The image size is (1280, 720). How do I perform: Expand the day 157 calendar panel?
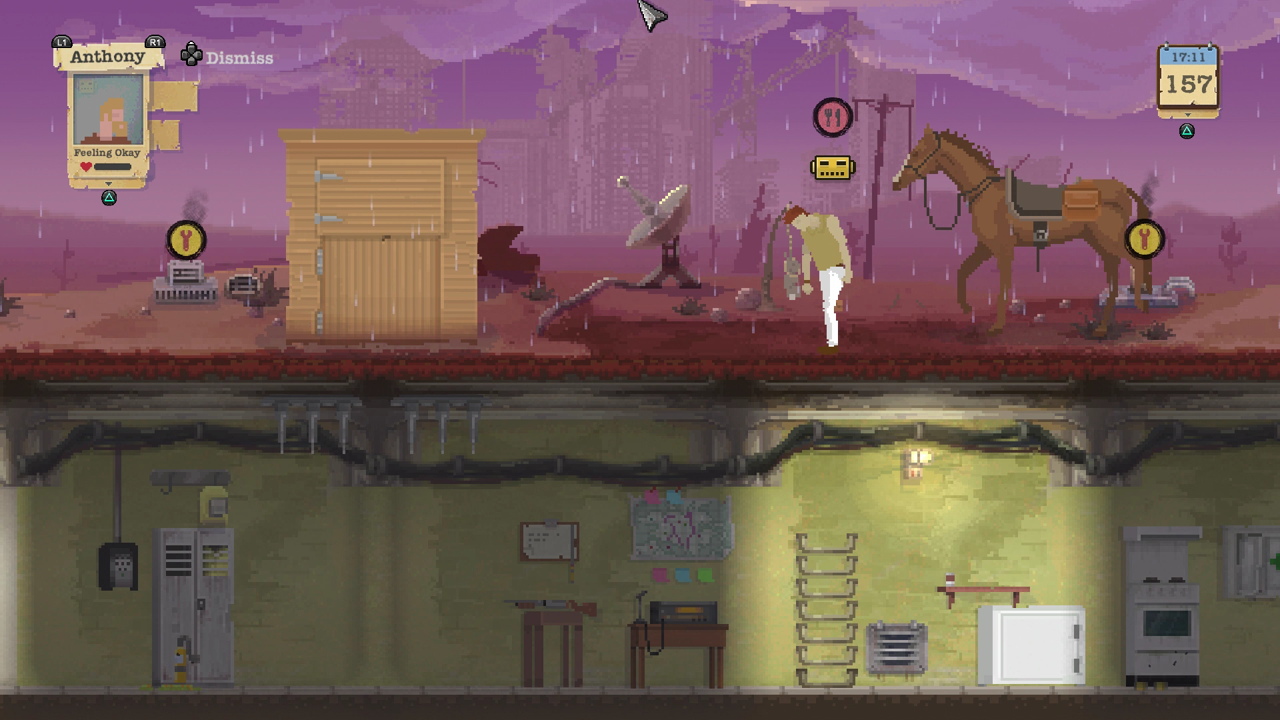[1188, 114]
